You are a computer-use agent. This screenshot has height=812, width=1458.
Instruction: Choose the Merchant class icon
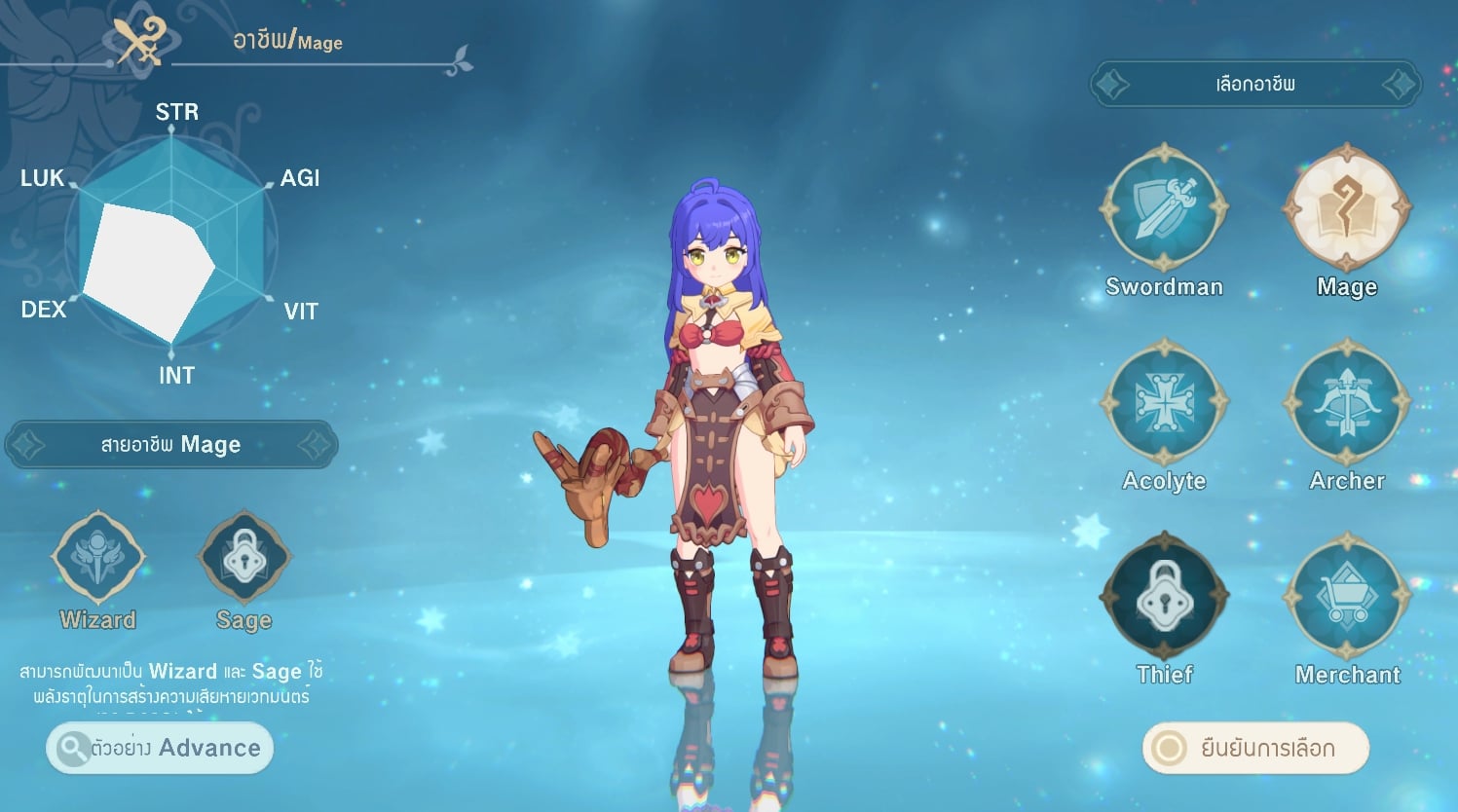1346,596
